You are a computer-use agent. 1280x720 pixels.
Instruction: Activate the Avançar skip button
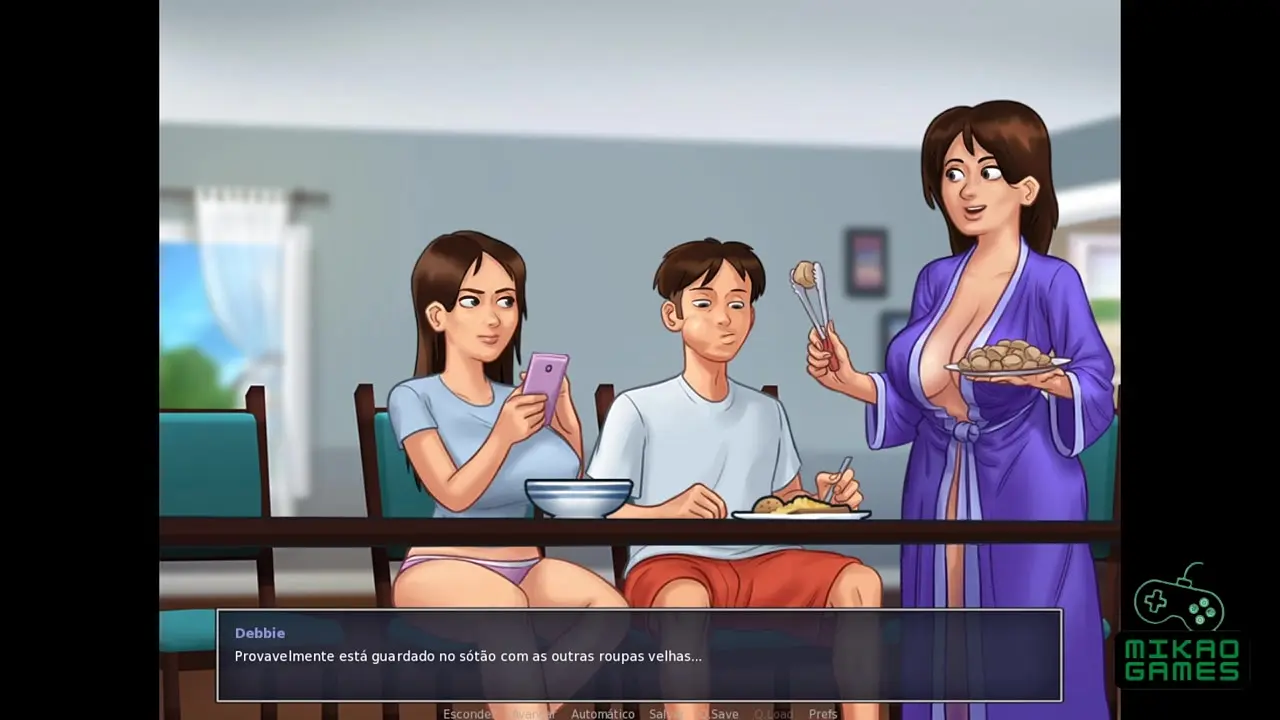tap(532, 713)
